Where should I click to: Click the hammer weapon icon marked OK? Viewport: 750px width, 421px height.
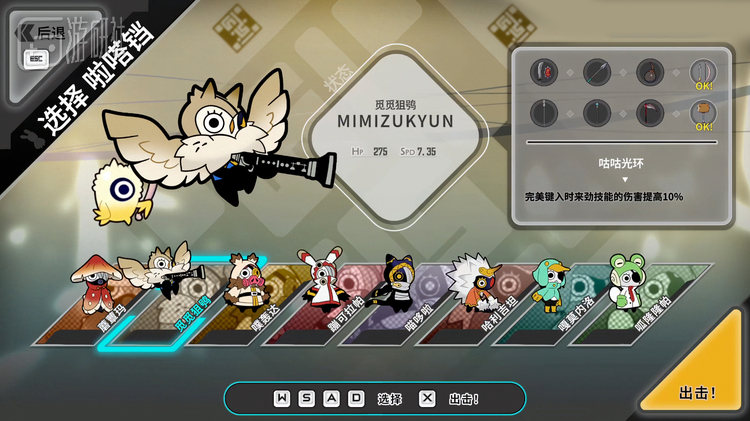point(703,113)
